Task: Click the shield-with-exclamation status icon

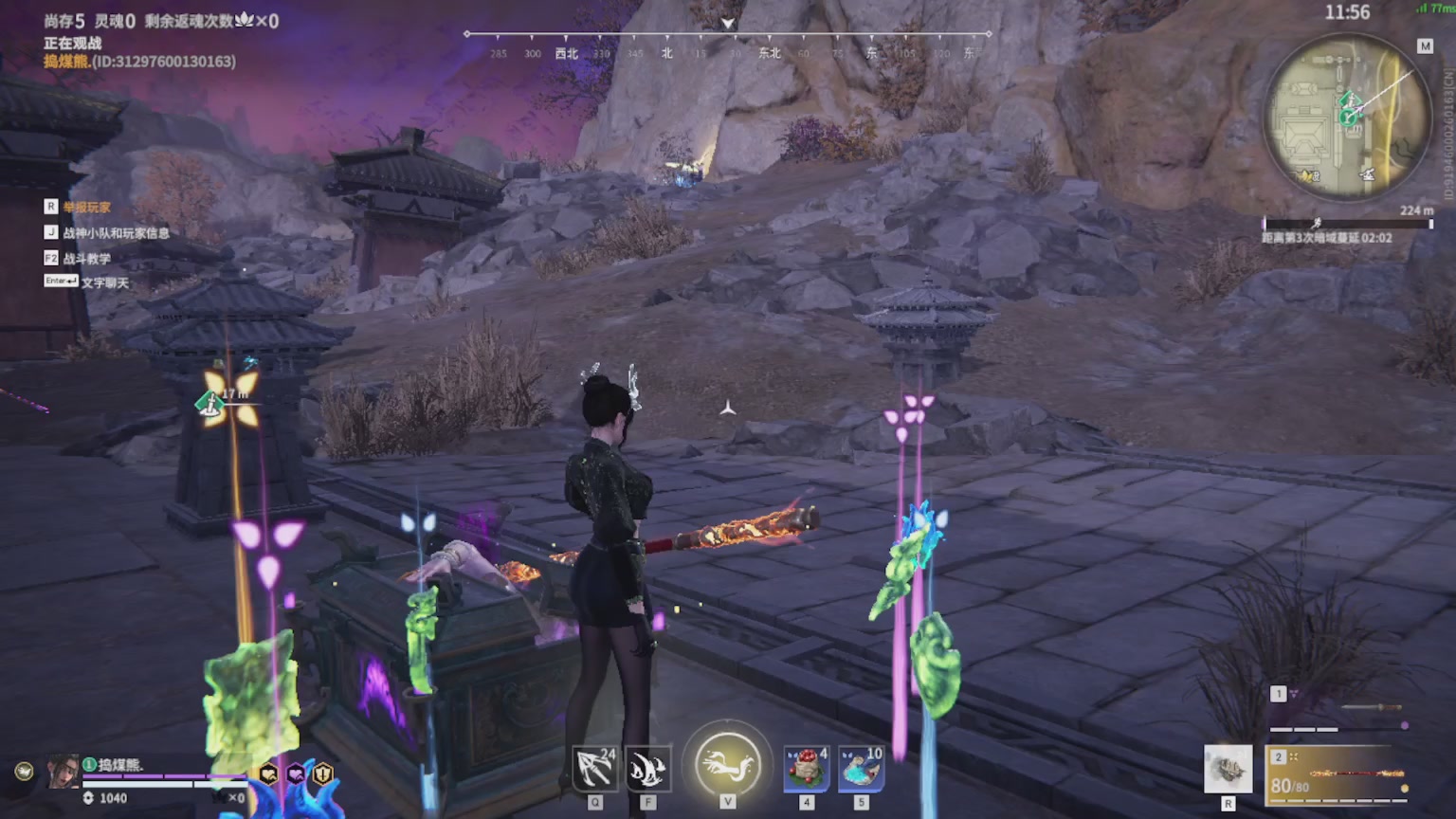Action: click(323, 773)
